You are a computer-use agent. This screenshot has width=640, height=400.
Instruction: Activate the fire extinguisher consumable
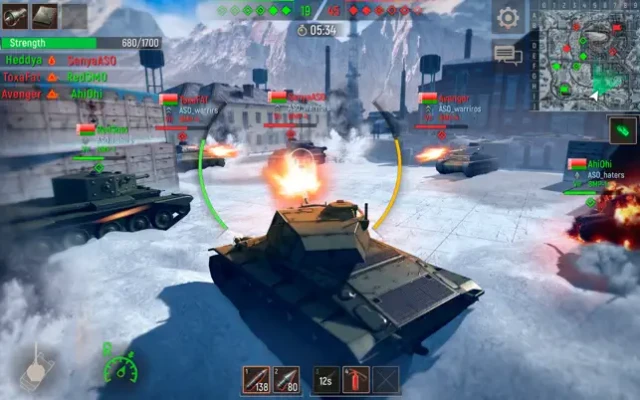356,379
